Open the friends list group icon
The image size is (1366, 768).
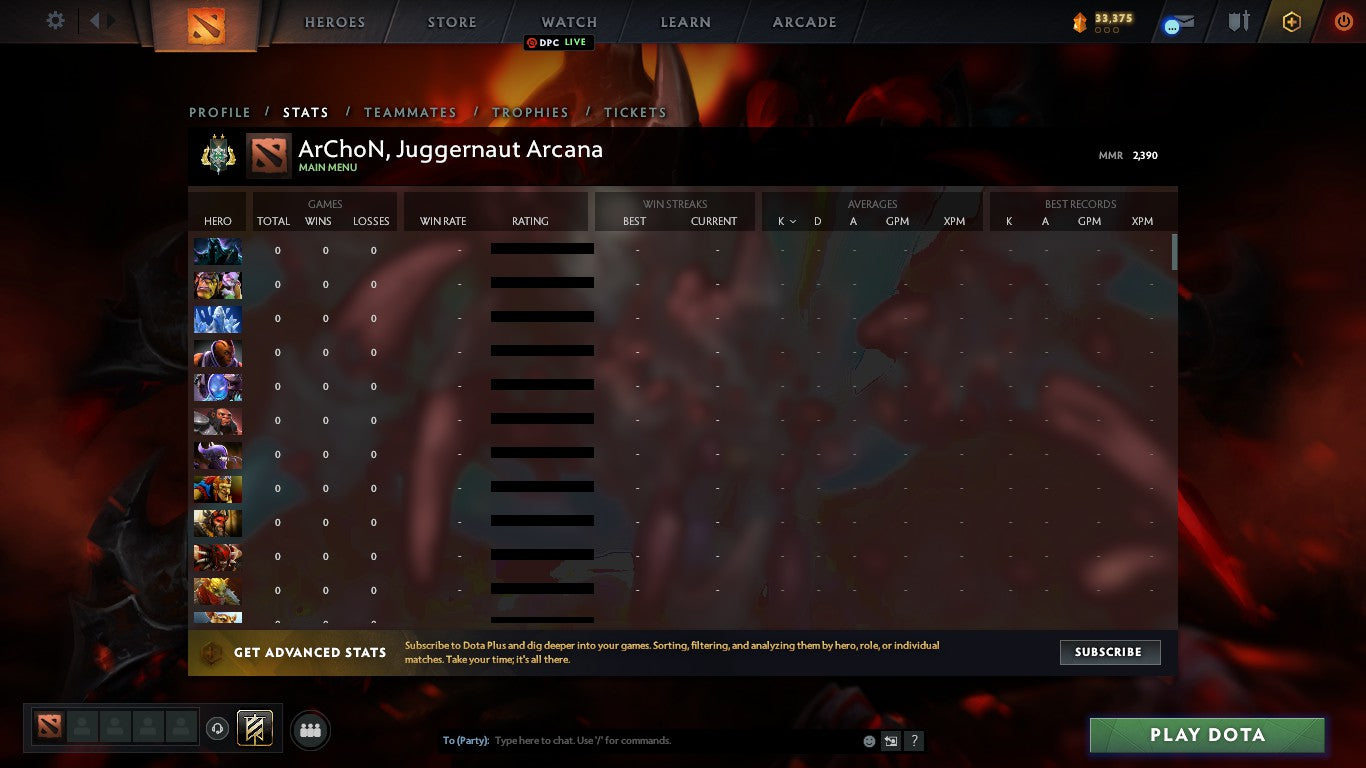[310, 730]
